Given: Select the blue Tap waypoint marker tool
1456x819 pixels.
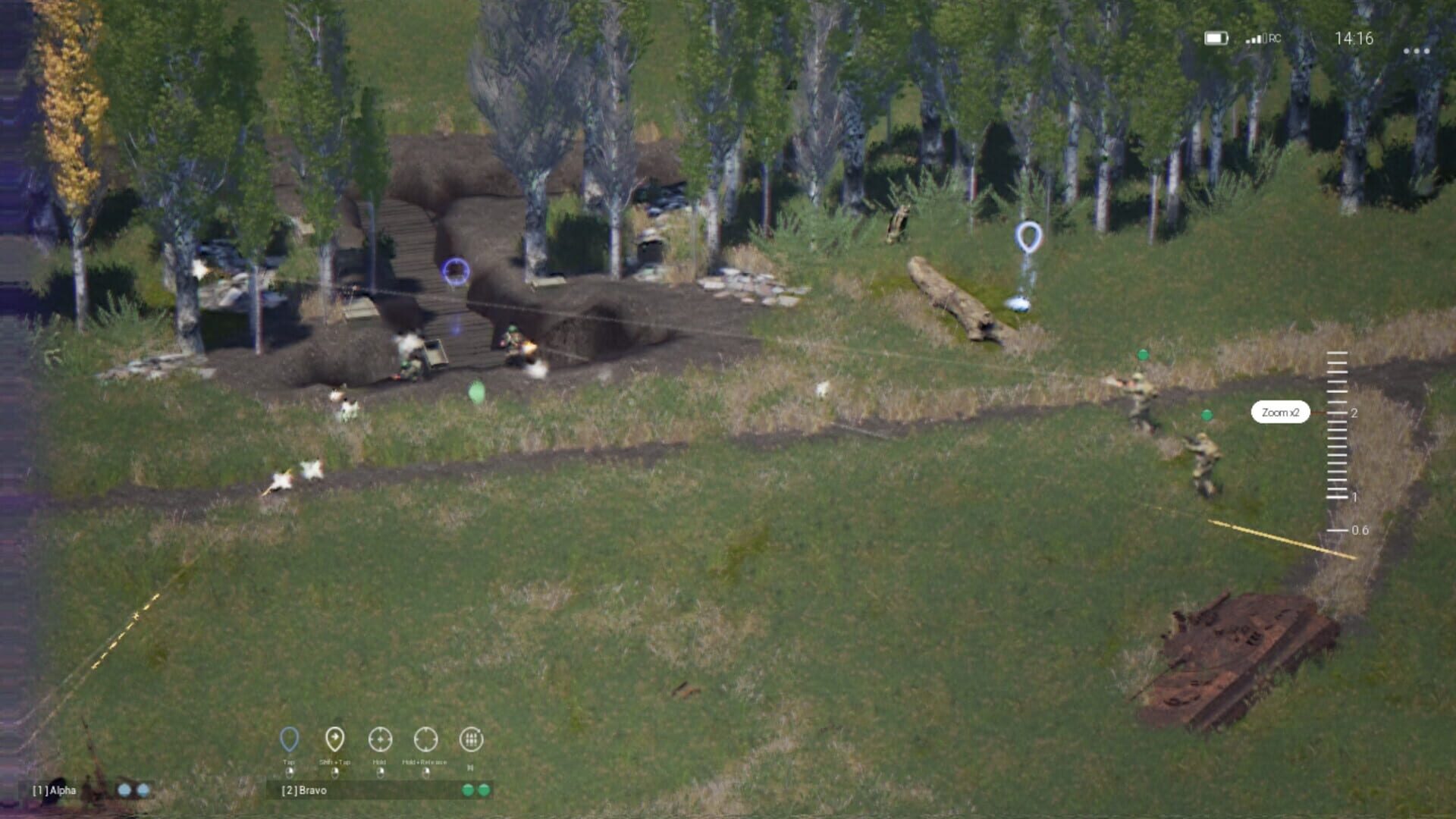Looking at the screenshot, I should (290, 739).
